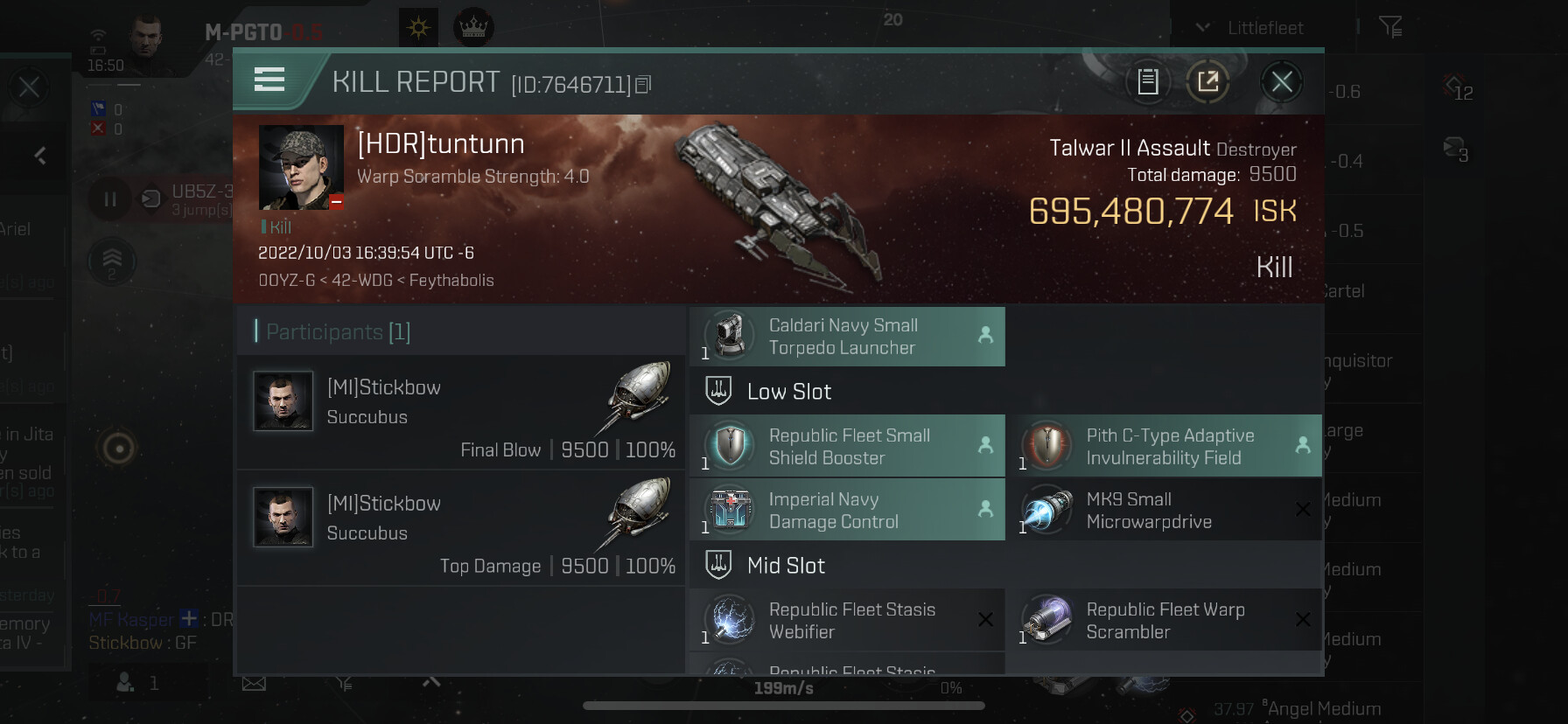Copy the kill report ID
The height and width of the screenshot is (724, 1568).
[643, 85]
